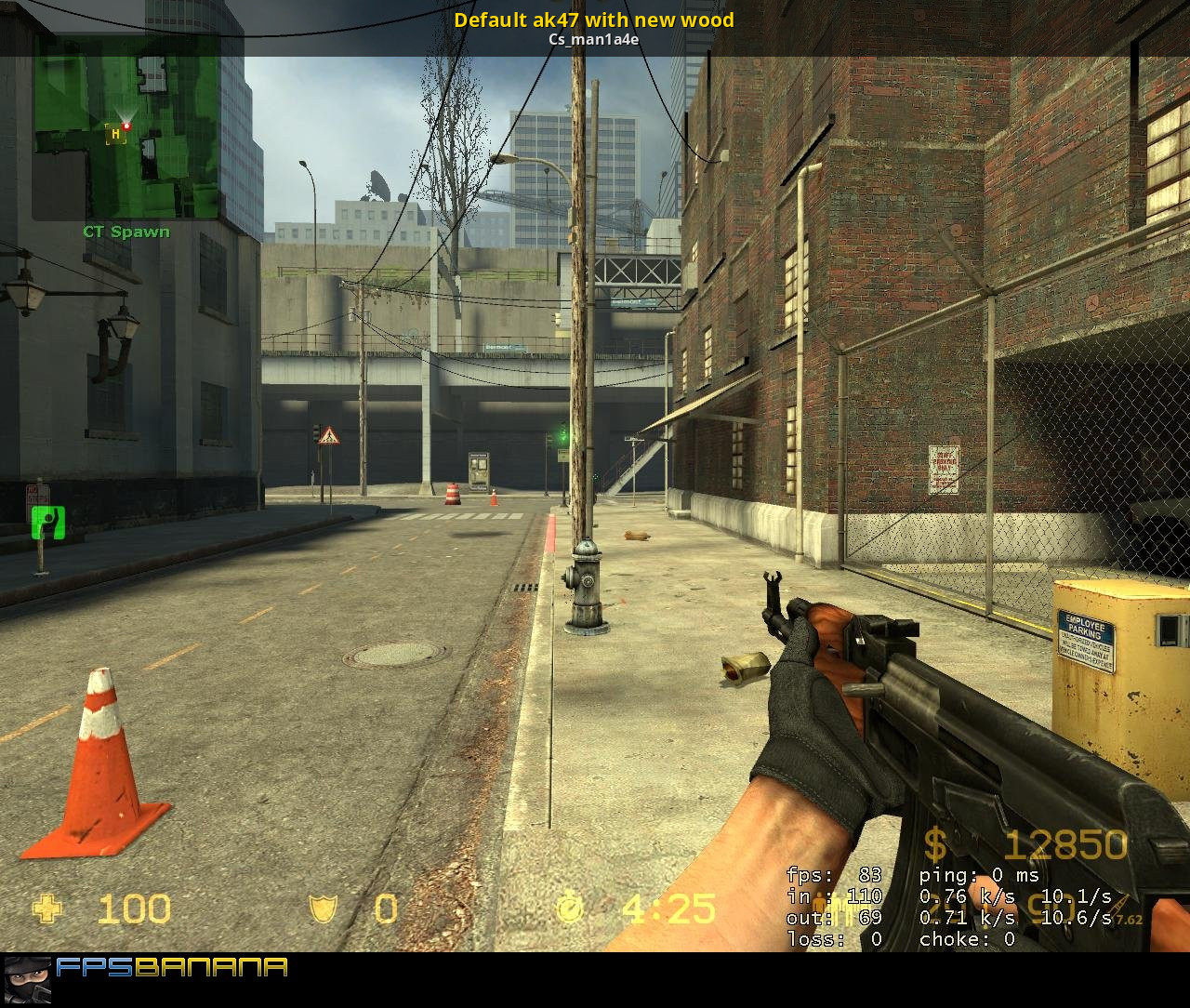Click the round timer clock icon
This screenshot has height=1008, width=1190.
point(569,909)
